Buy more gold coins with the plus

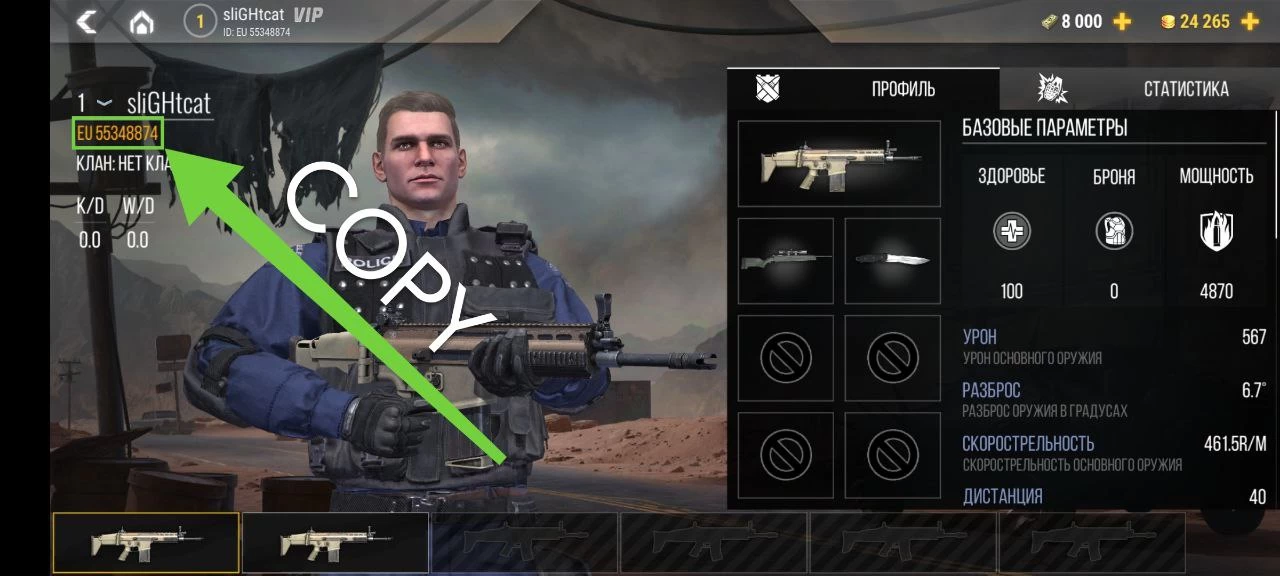(1249, 22)
